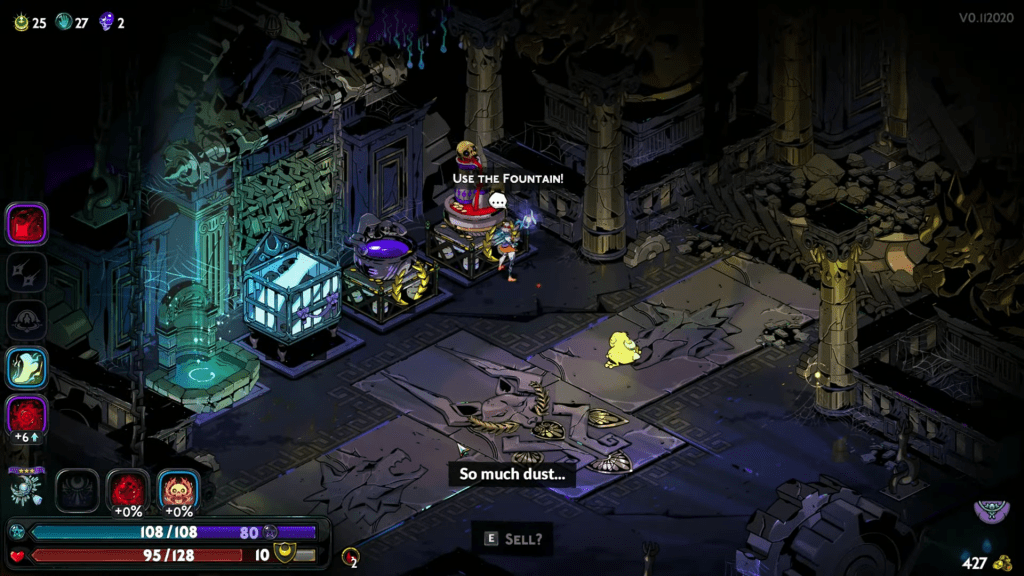Click the gold coins currency icon
1024x576 pixels.
click(1003, 563)
